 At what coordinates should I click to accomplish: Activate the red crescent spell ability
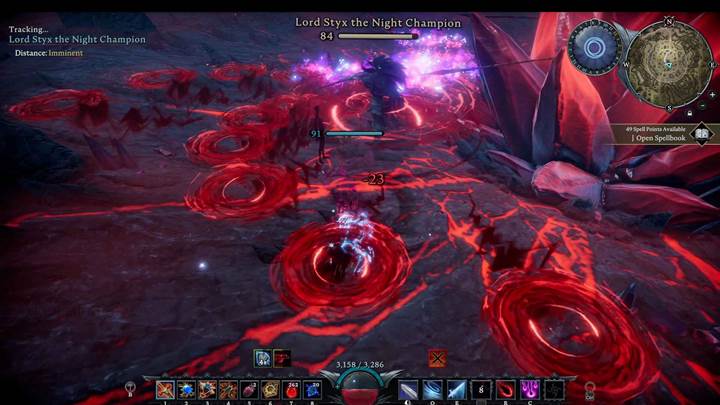(506, 390)
